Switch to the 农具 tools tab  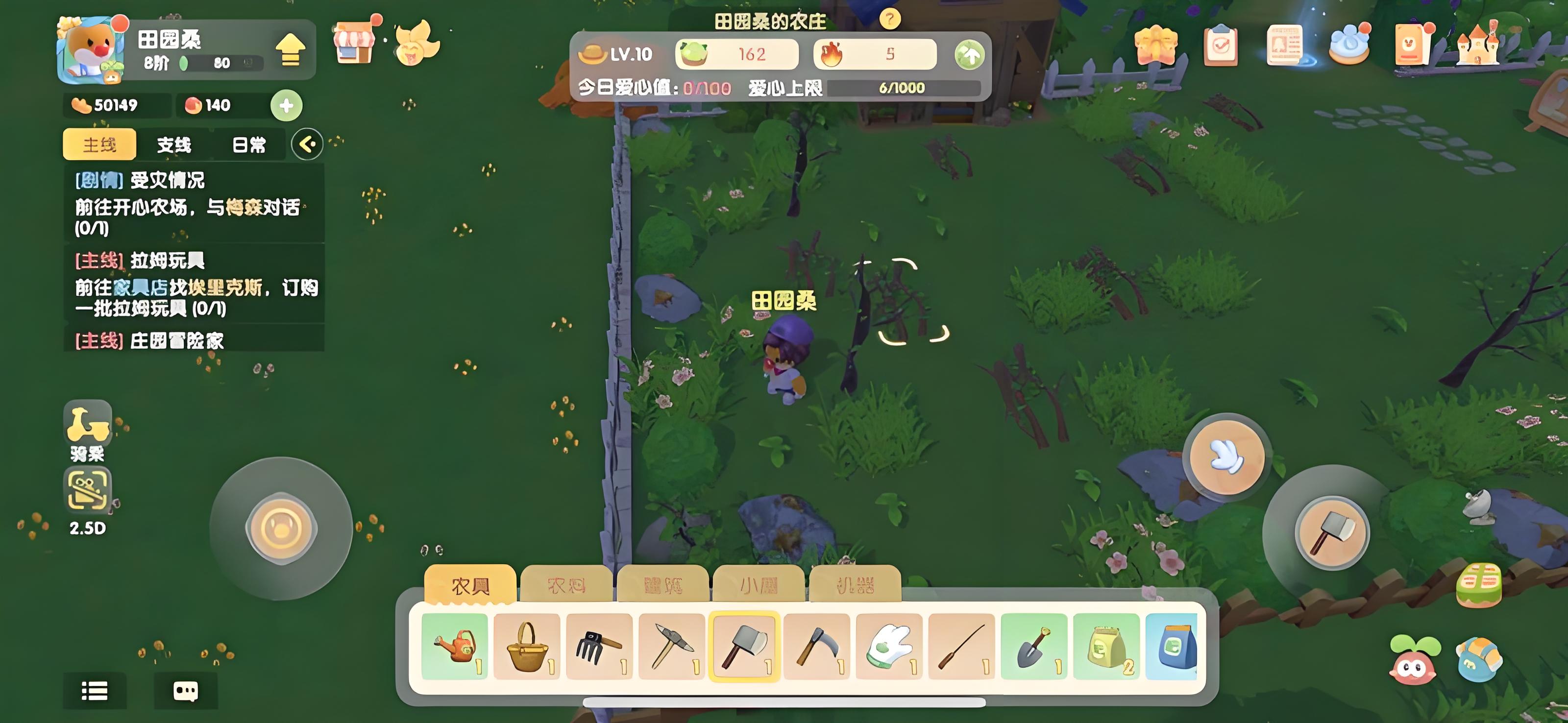tap(470, 585)
